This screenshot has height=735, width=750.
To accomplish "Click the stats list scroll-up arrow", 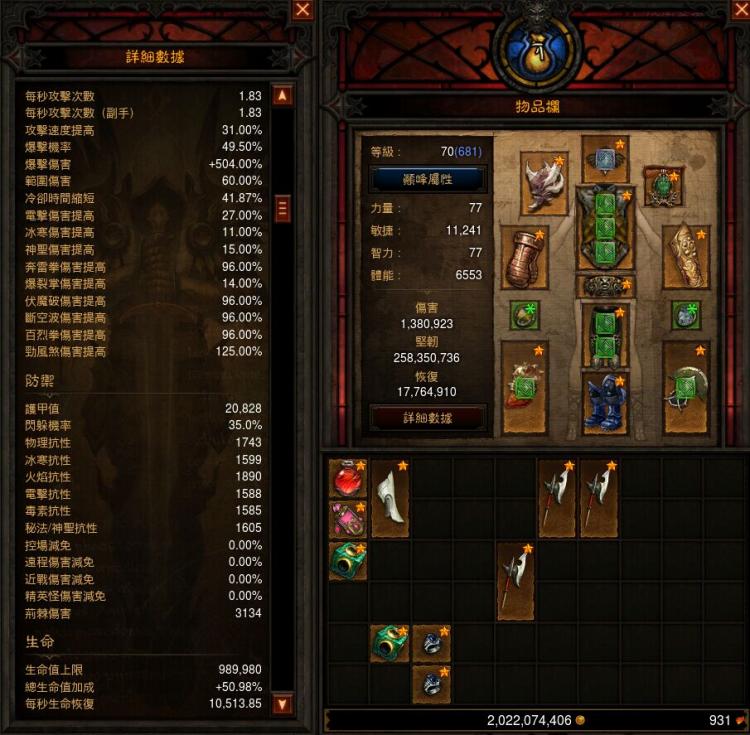I will pos(282,96).
